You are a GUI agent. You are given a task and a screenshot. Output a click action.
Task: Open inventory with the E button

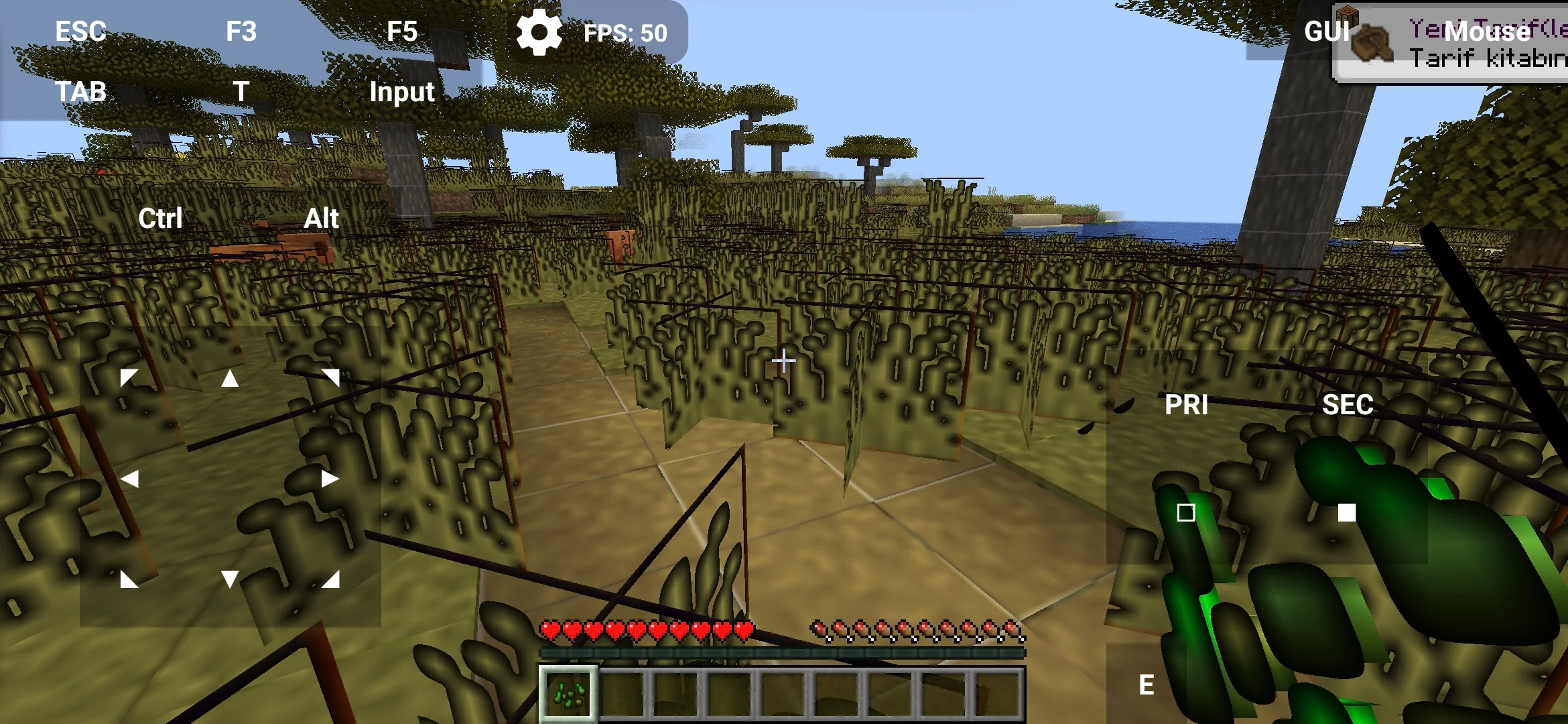[x=1147, y=685]
